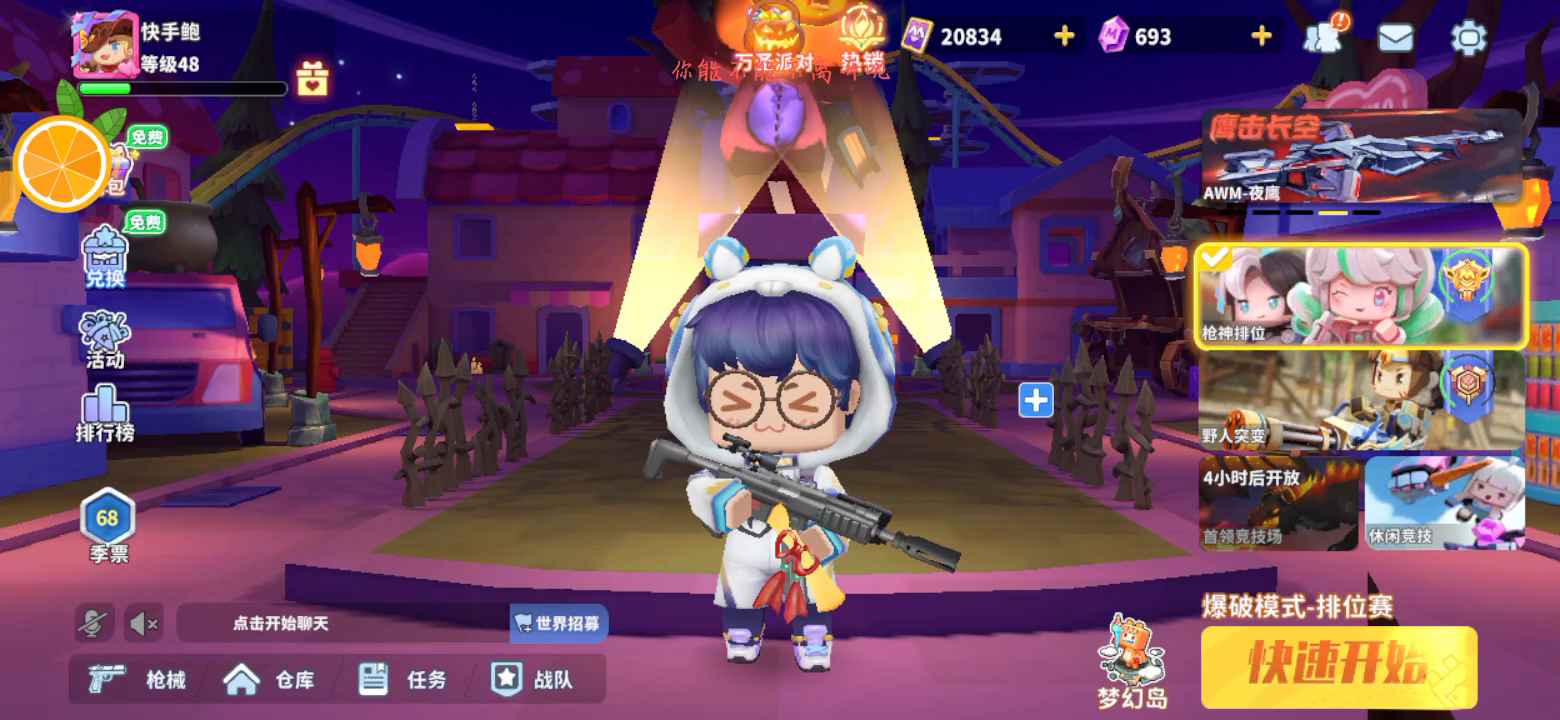Open 世界招募 world recruitment

click(558, 623)
